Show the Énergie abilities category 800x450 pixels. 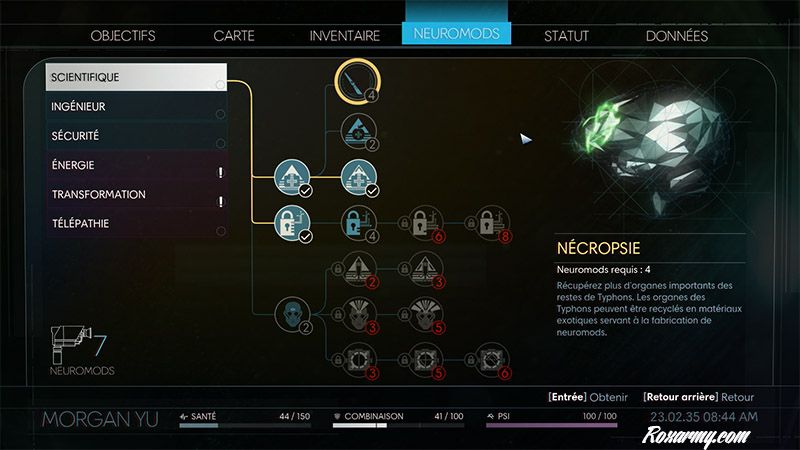click(135, 165)
